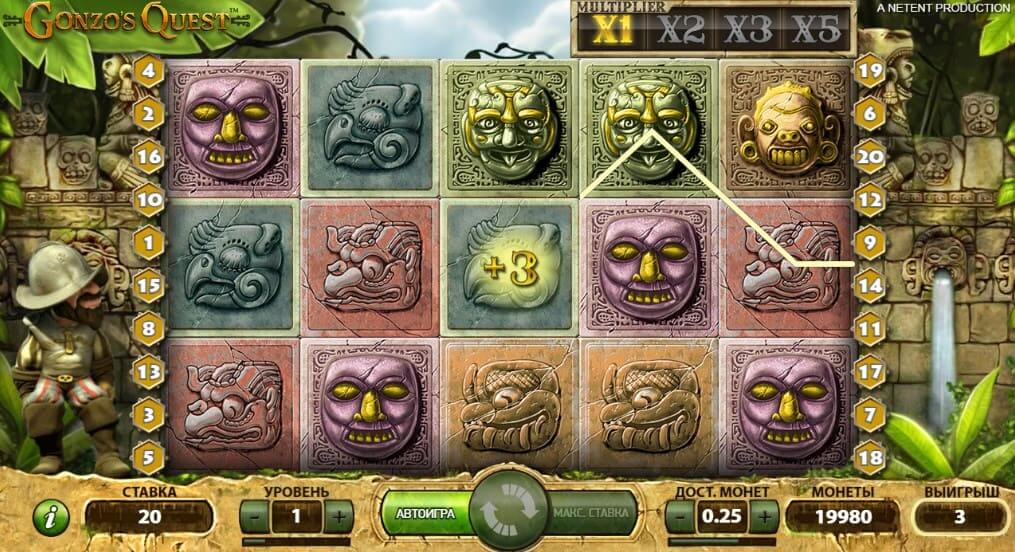Show payline number 16
The image size is (1015, 552).
[x=150, y=157]
